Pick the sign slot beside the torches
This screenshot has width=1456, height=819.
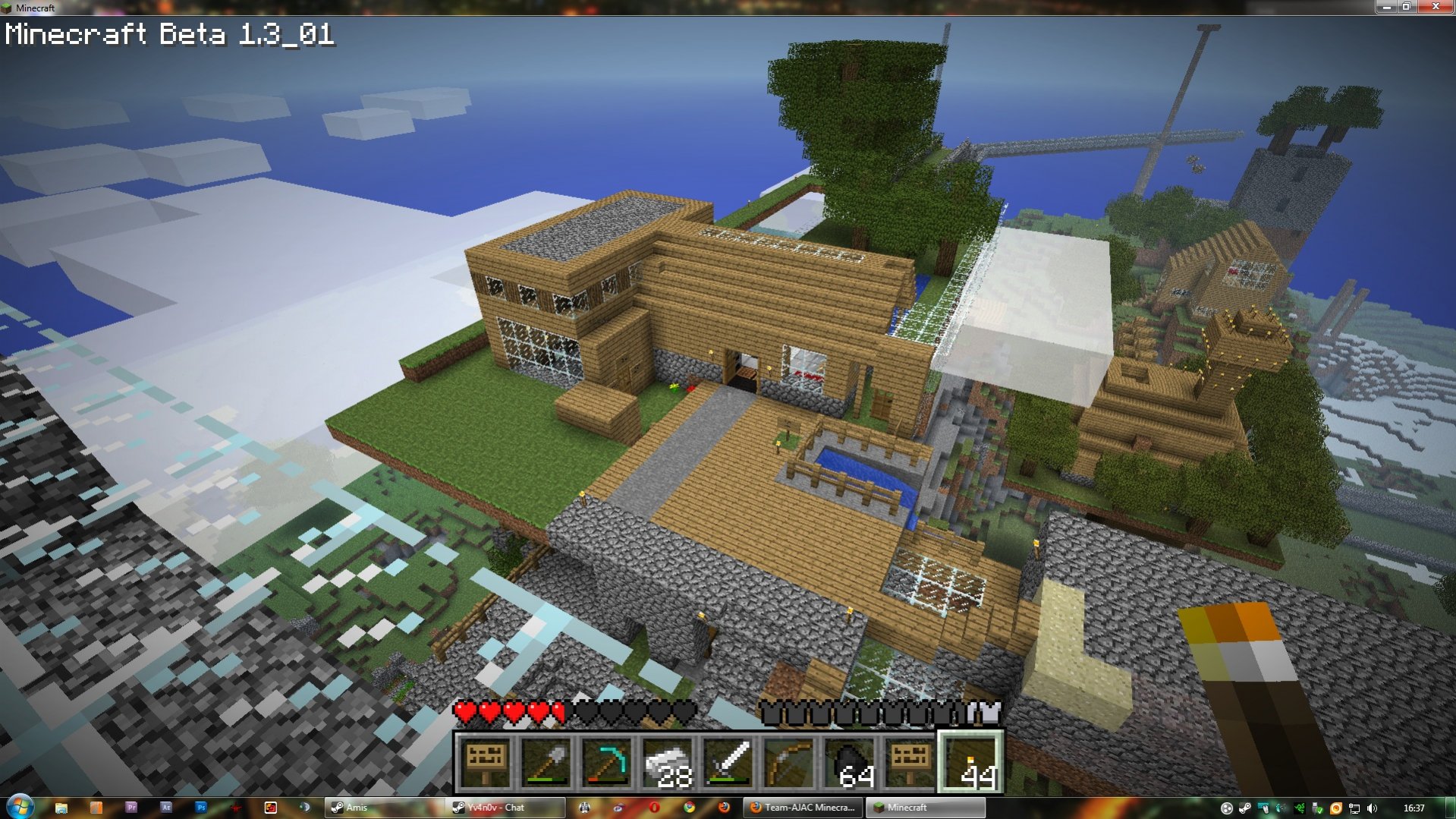tap(910, 763)
